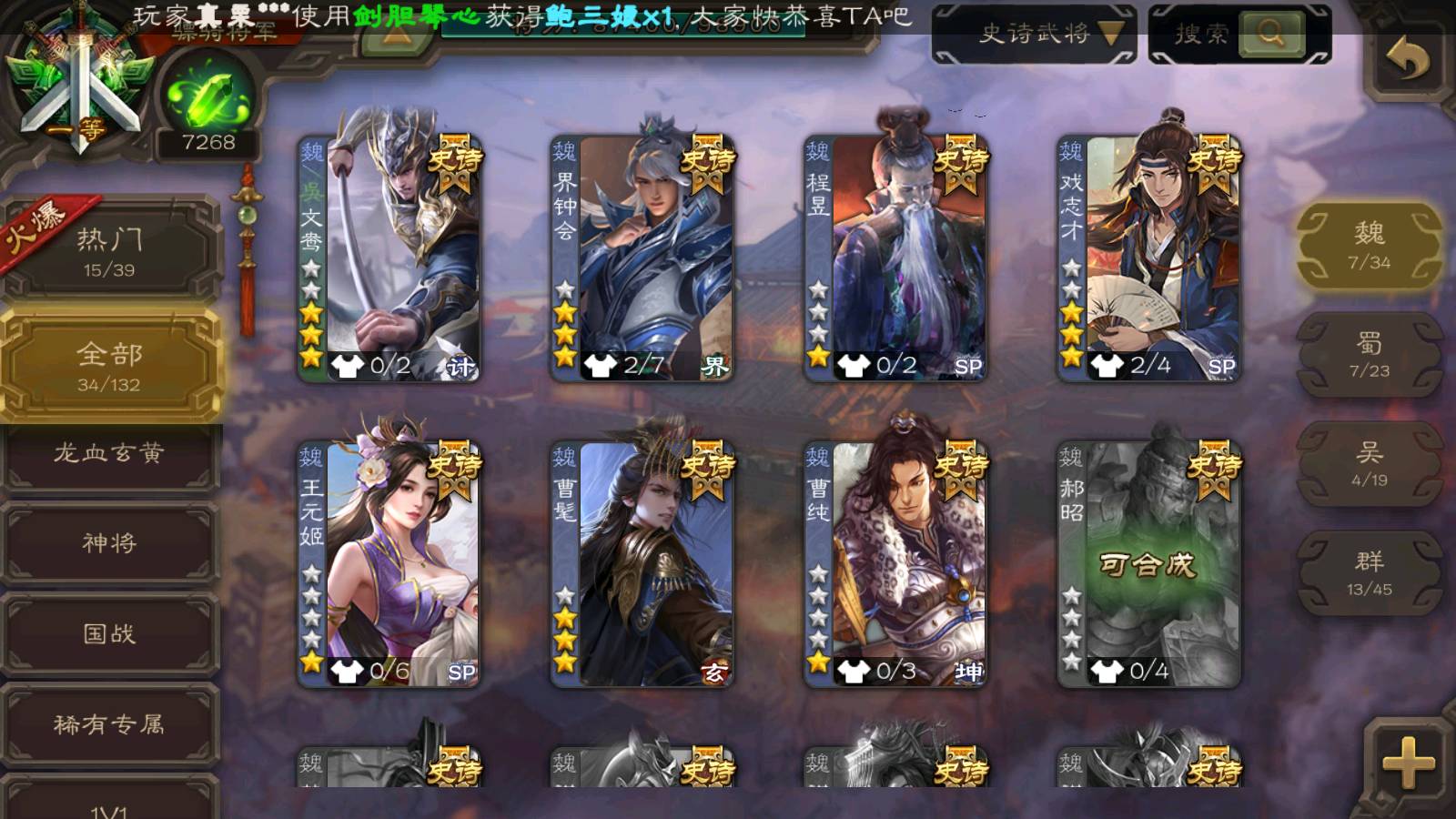Select the 戏志才 hero card
1456x819 pixels.
[1148, 257]
